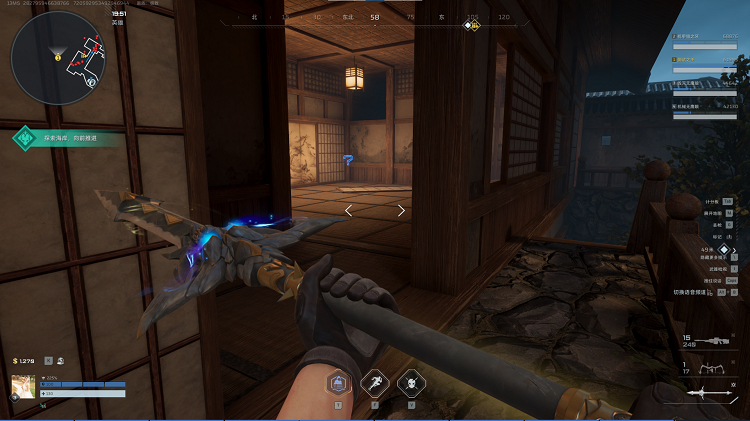This screenshot has height=421, width=750.
Task: Switch to the bow weapon slot
Action: [x=711, y=372]
